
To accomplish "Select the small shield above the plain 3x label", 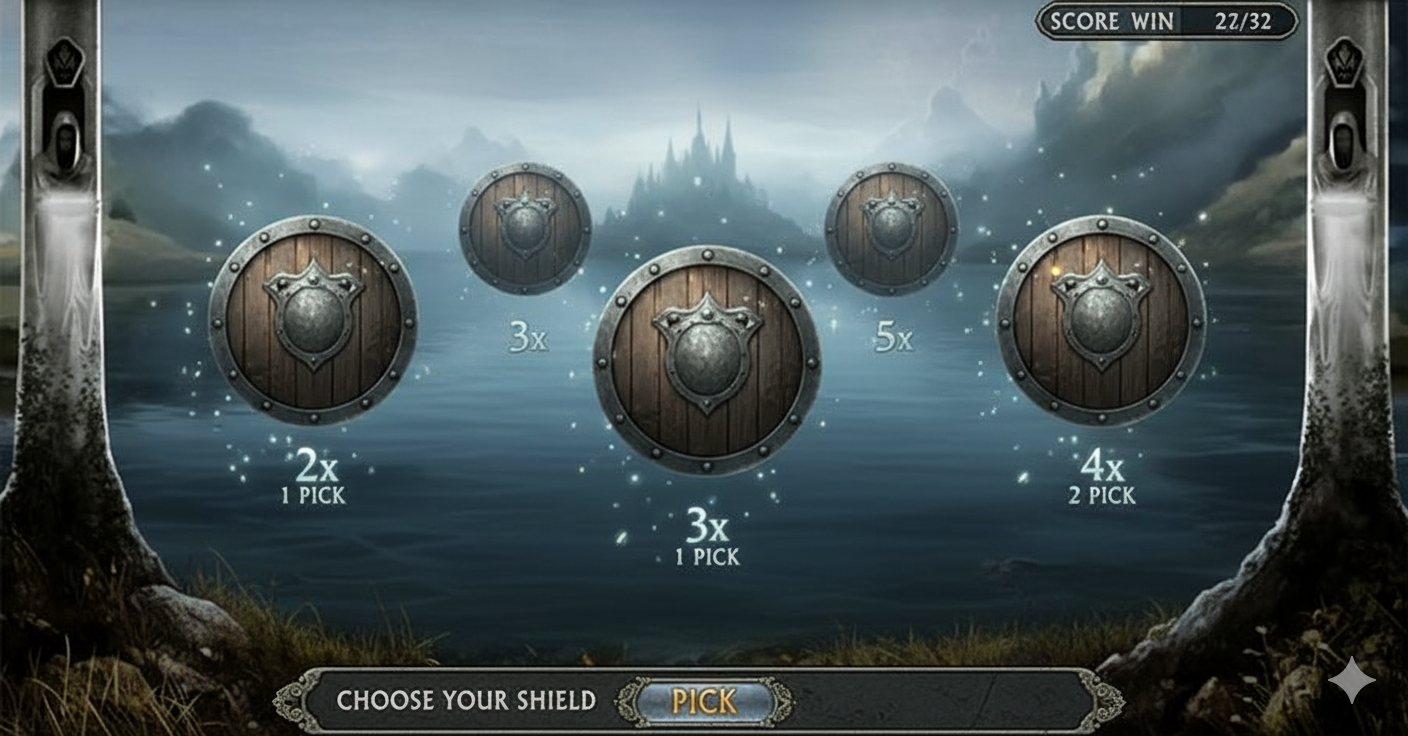I will (x=525, y=229).
